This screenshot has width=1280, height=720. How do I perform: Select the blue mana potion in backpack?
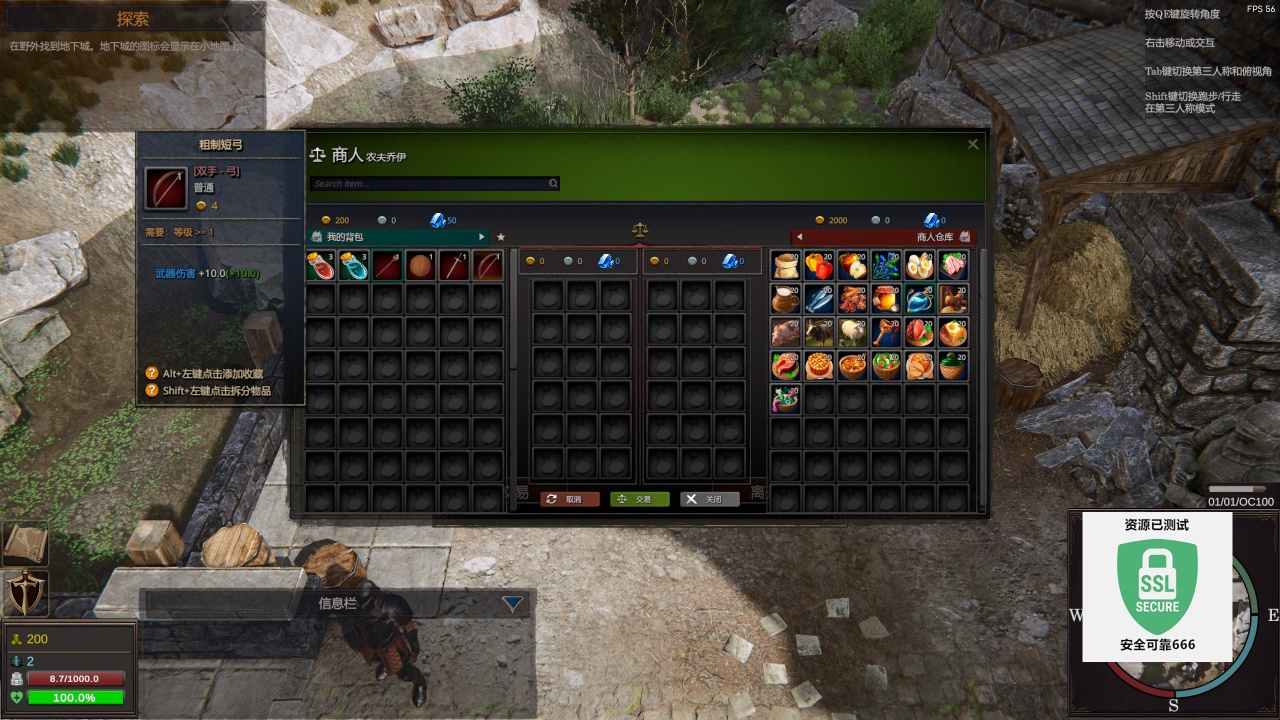pos(354,266)
